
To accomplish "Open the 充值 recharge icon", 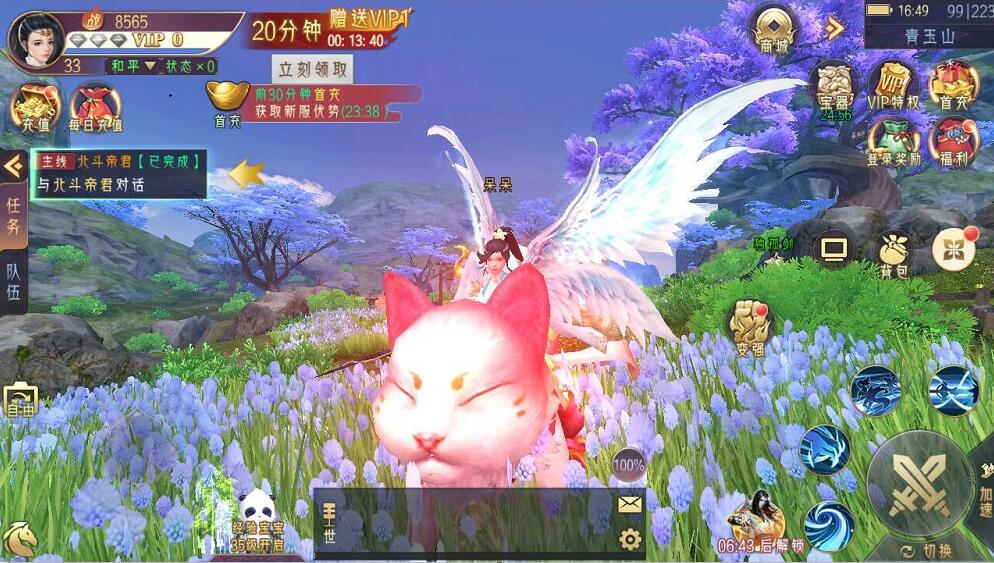I will click(32, 106).
